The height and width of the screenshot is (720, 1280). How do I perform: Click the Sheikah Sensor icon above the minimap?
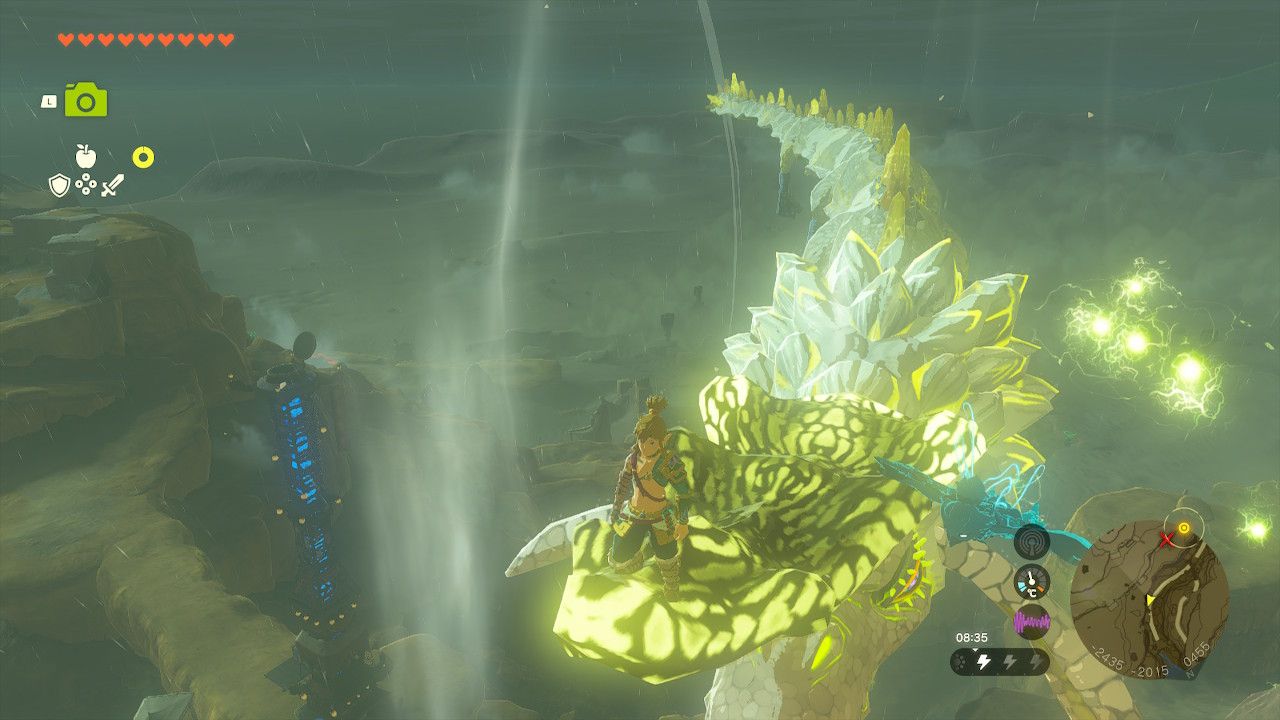[1032, 542]
